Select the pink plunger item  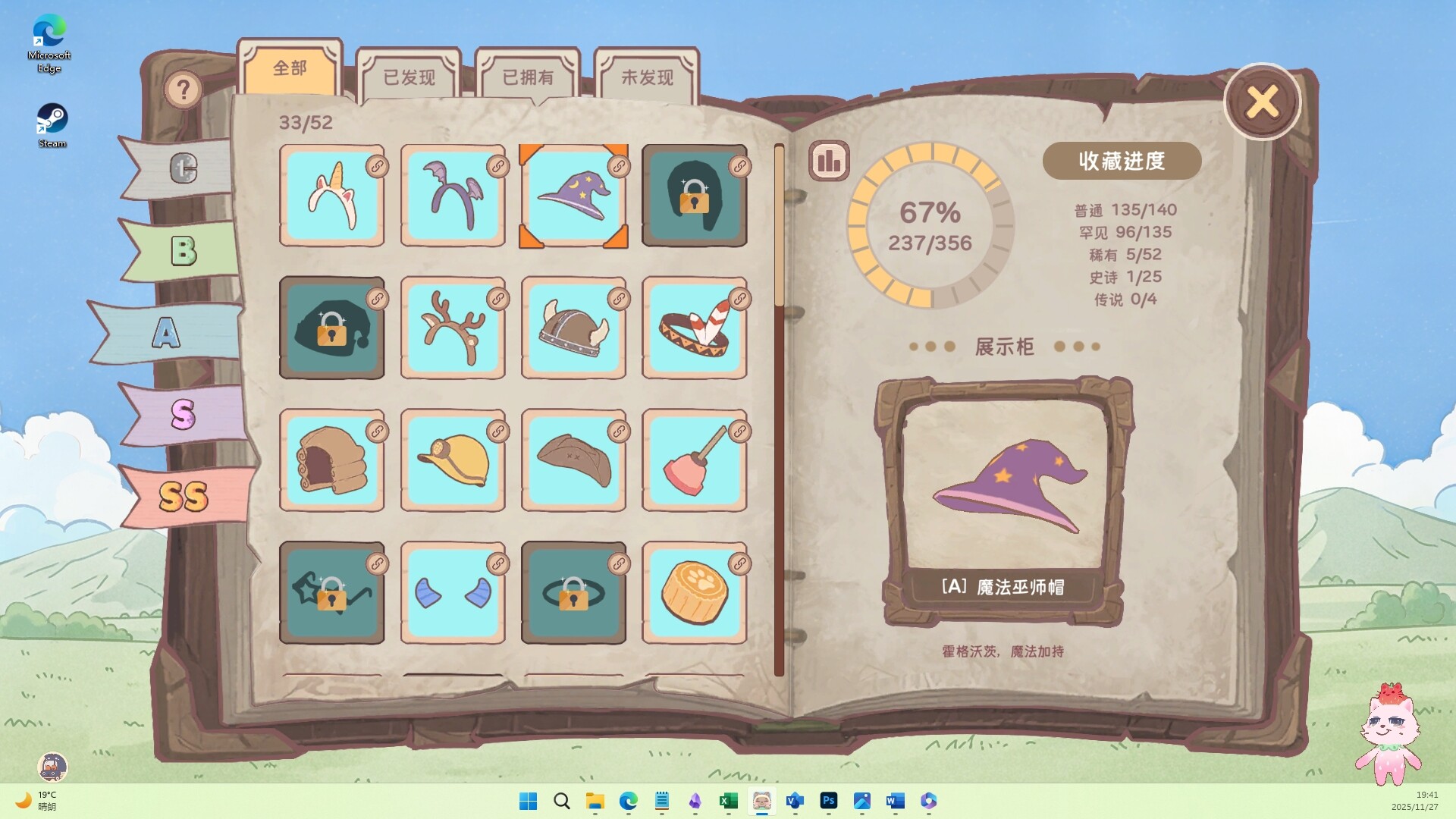[x=695, y=460]
